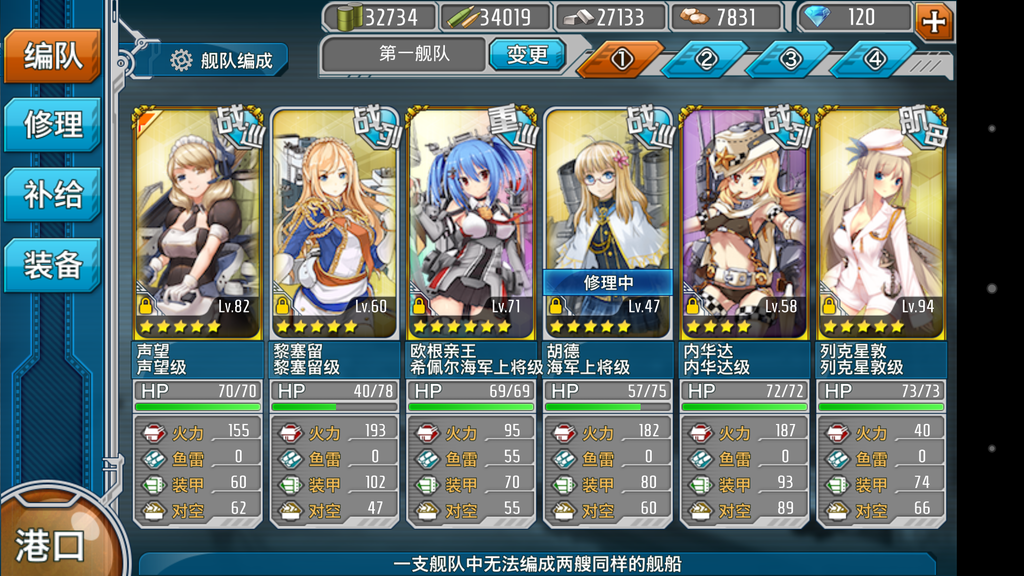This screenshot has height=576, width=1024.
Task: Choose the 内华达 ship card
Action: pos(744,230)
